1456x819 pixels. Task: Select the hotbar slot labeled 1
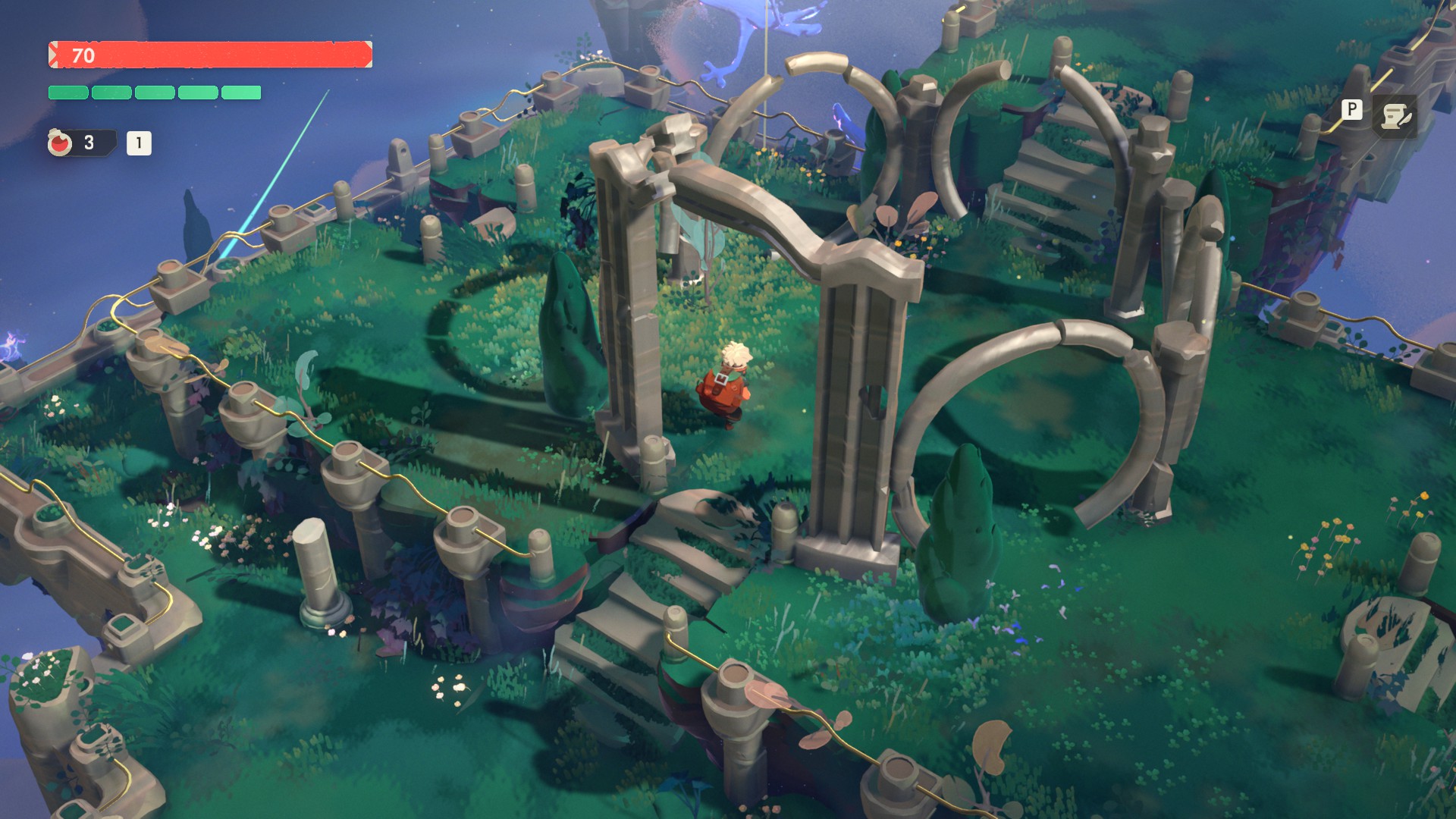(x=140, y=141)
